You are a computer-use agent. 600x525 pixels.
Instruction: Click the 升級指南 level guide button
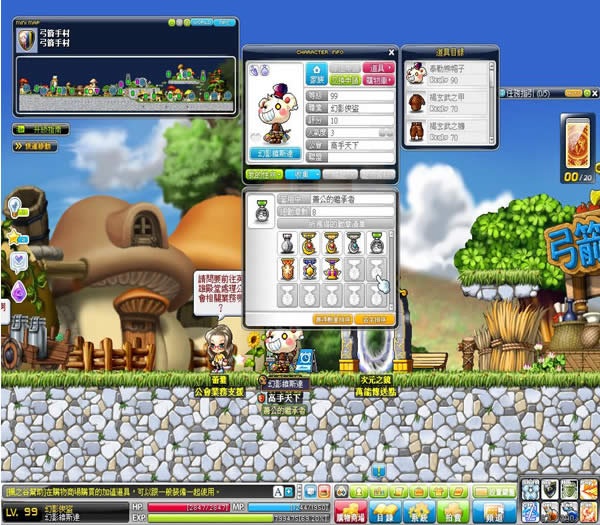pos(41,129)
